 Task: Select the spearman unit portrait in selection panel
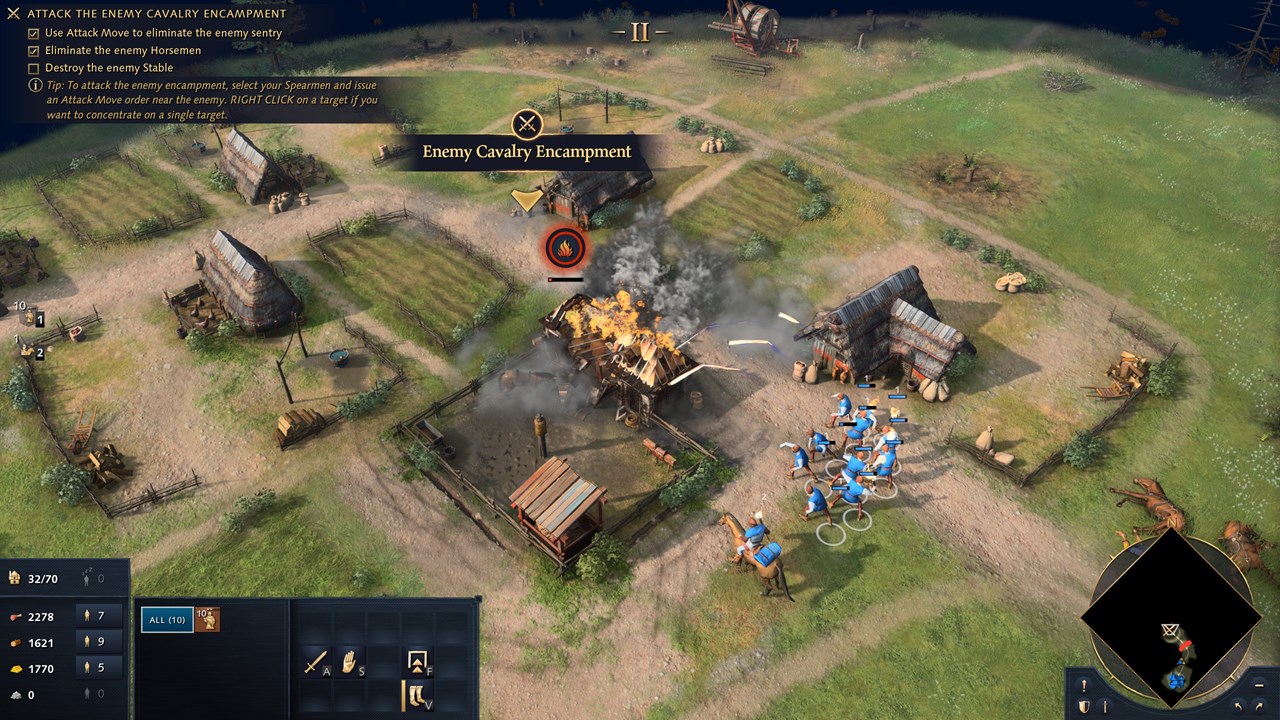pos(208,620)
